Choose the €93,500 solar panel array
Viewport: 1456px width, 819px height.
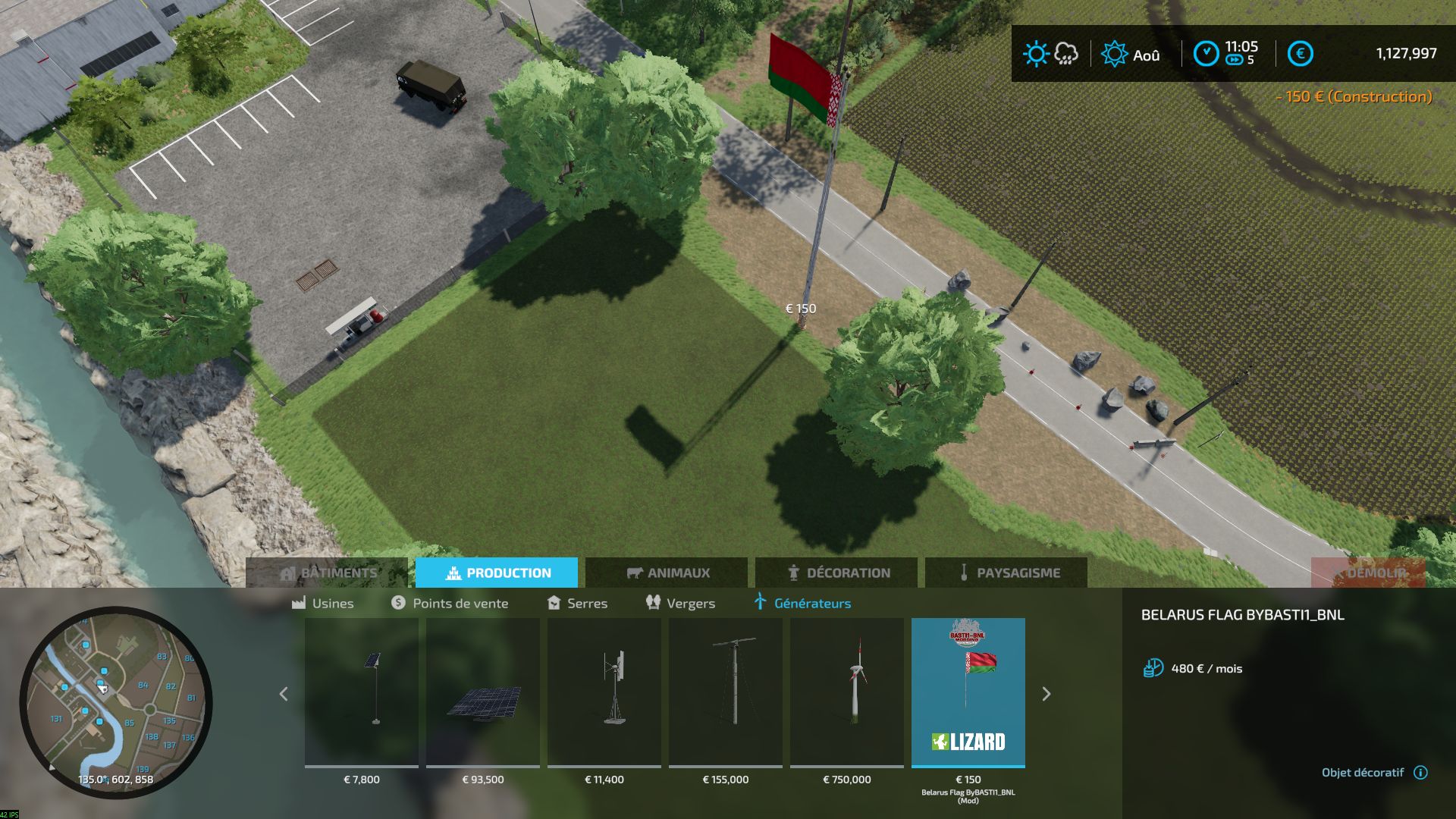coord(483,692)
